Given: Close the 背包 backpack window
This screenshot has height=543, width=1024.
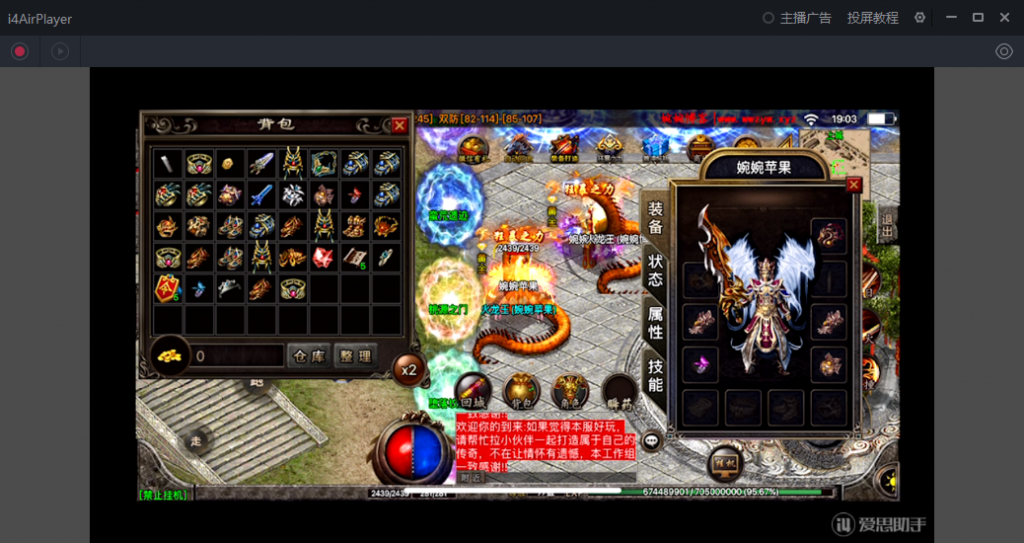Looking at the screenshot, I should pos(400,125).
